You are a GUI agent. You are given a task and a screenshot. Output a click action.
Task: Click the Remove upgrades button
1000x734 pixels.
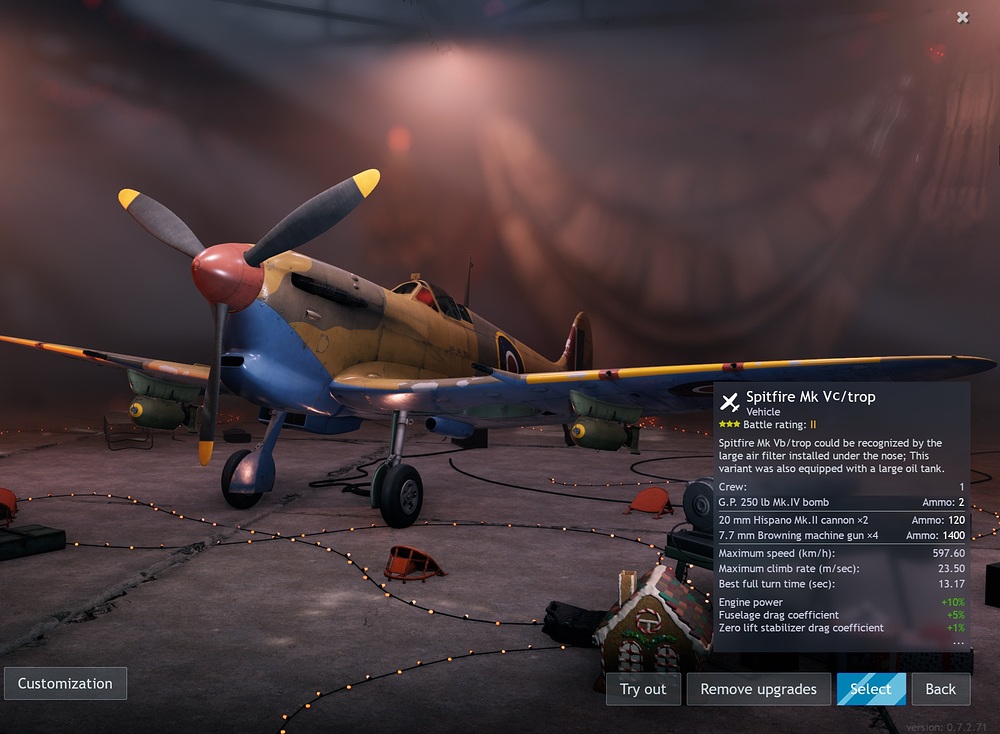coord(758,689)
